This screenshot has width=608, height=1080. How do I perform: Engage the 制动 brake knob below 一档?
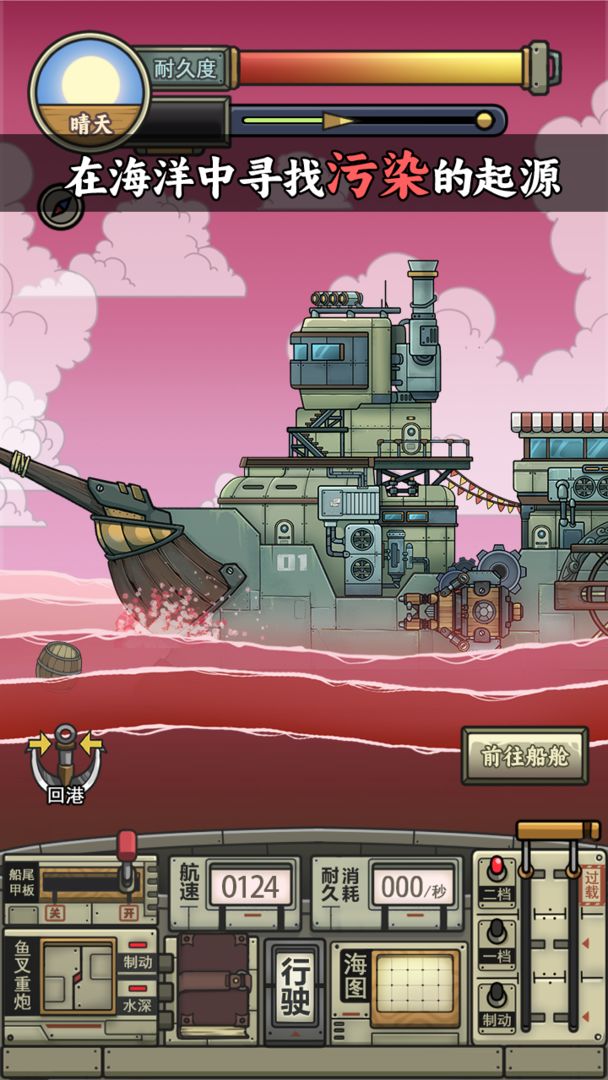tap(495, 1004)
